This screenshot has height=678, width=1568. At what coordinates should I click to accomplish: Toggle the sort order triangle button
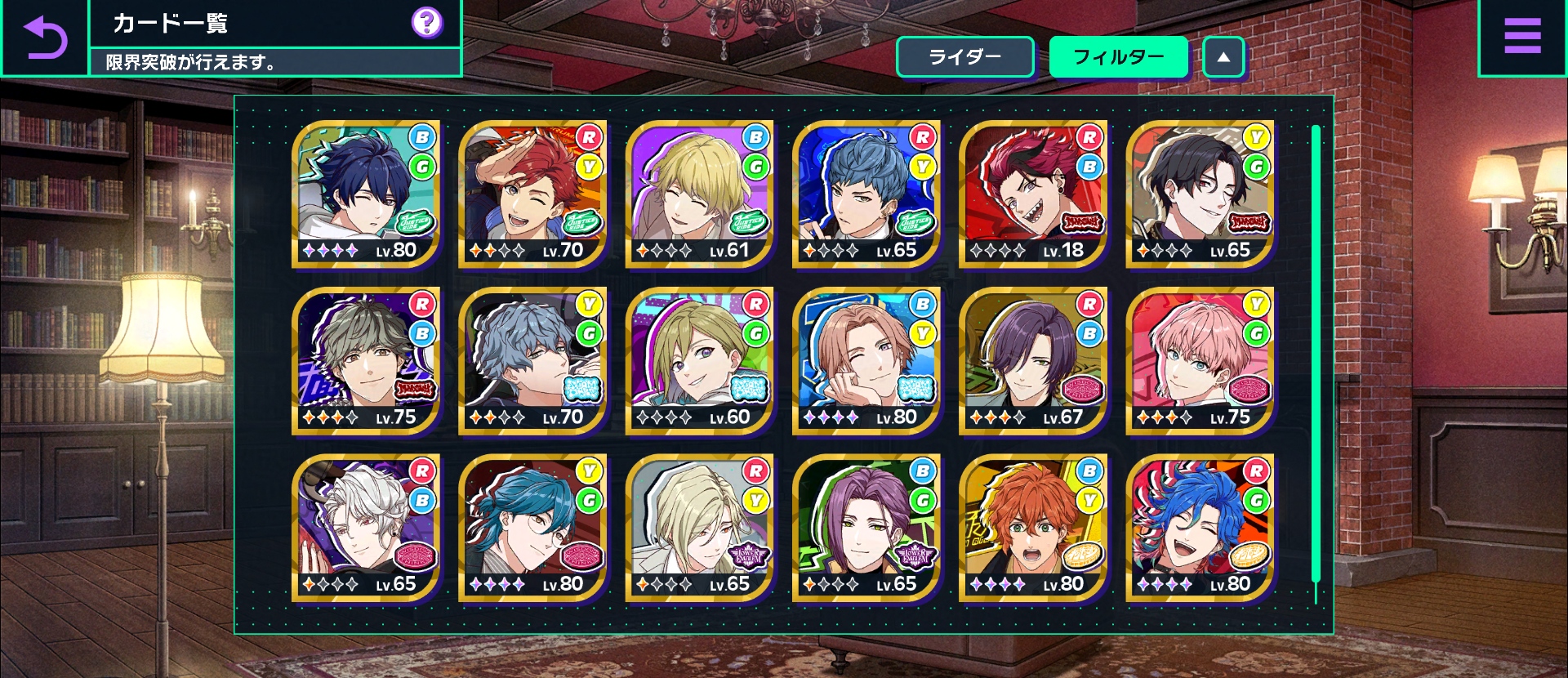click(1223, 57)
